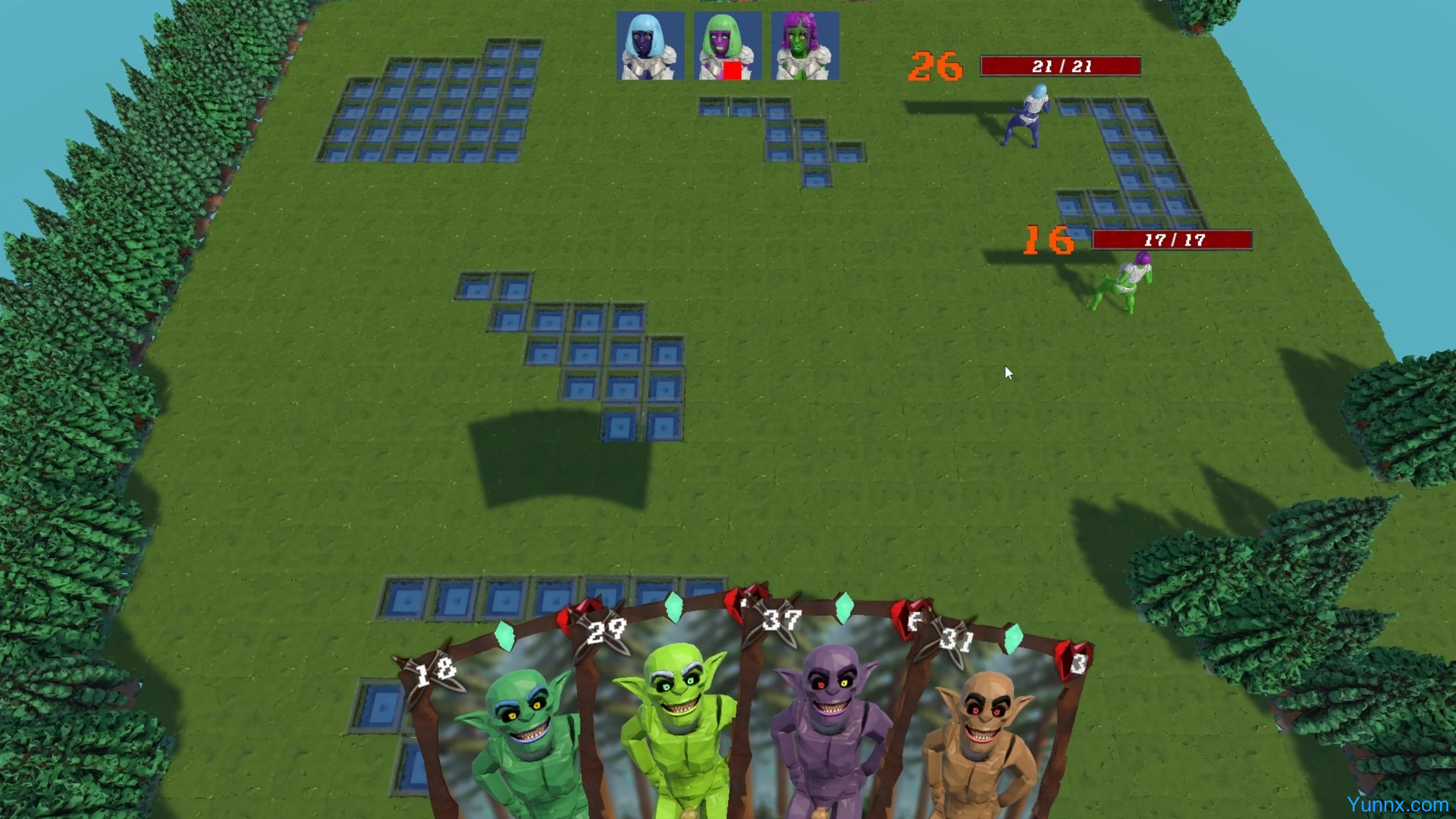The image size is (1456, 819).
Task: Pick the purple-haired hero portrait
Action: pos(805,45)
